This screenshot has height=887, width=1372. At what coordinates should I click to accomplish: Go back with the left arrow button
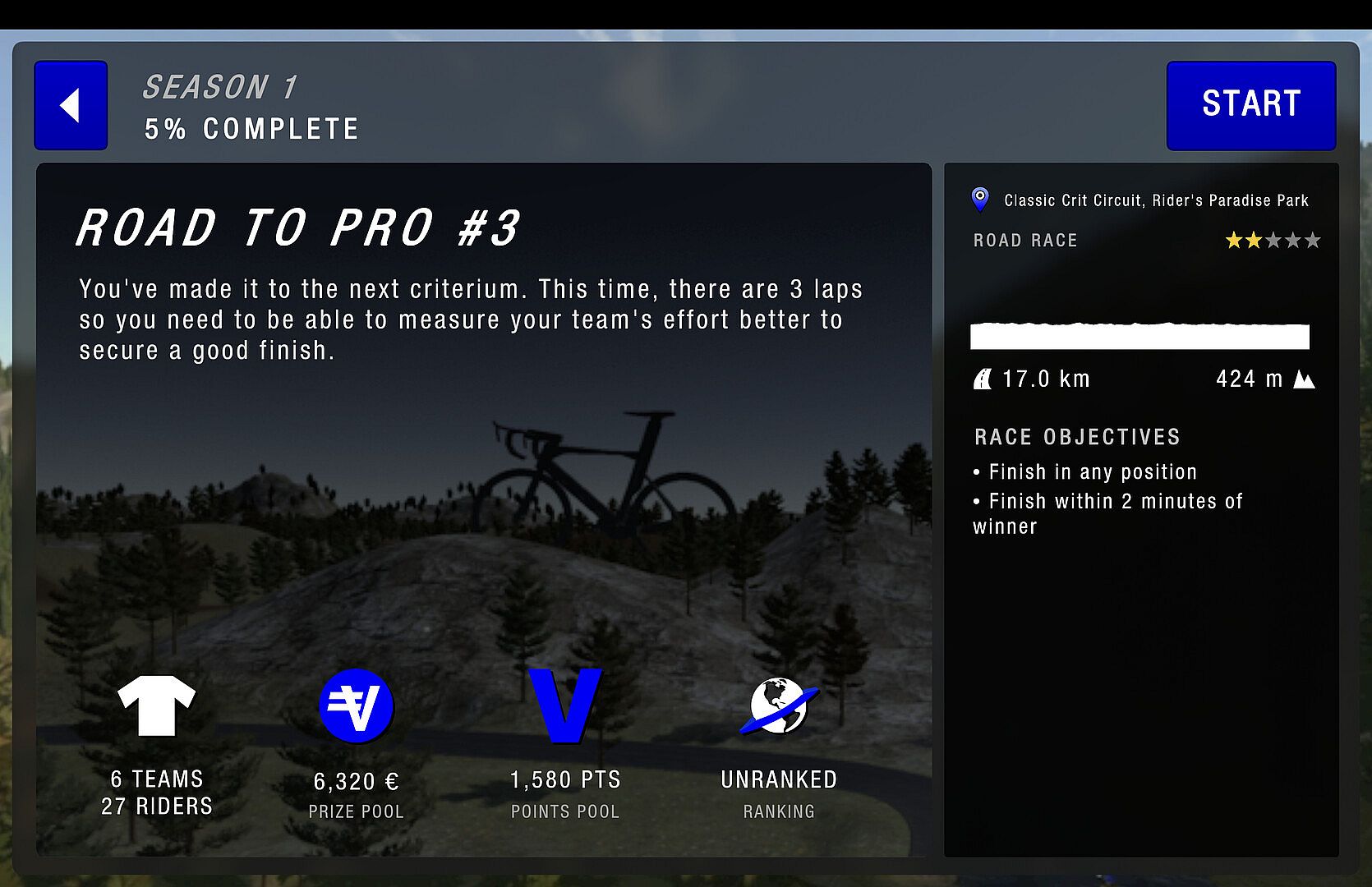tap(71, 105)
